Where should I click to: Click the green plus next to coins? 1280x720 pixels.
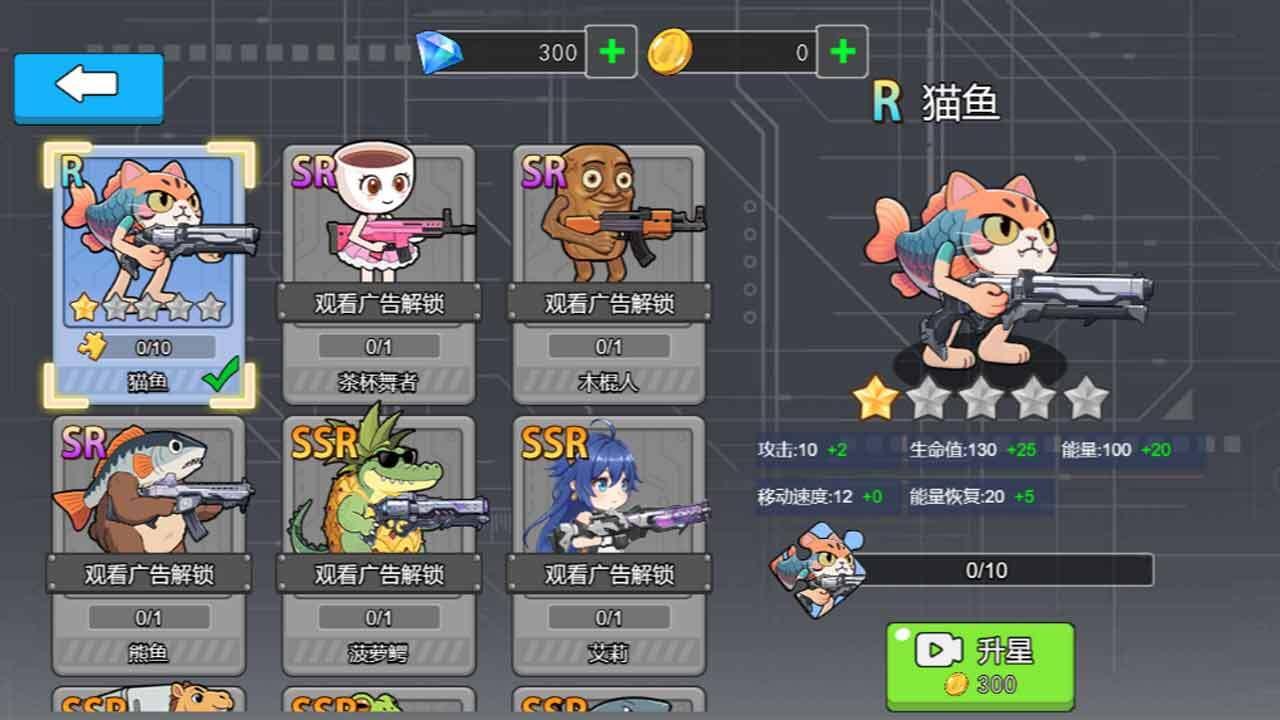pyautogui.click(x=843, y=50)
